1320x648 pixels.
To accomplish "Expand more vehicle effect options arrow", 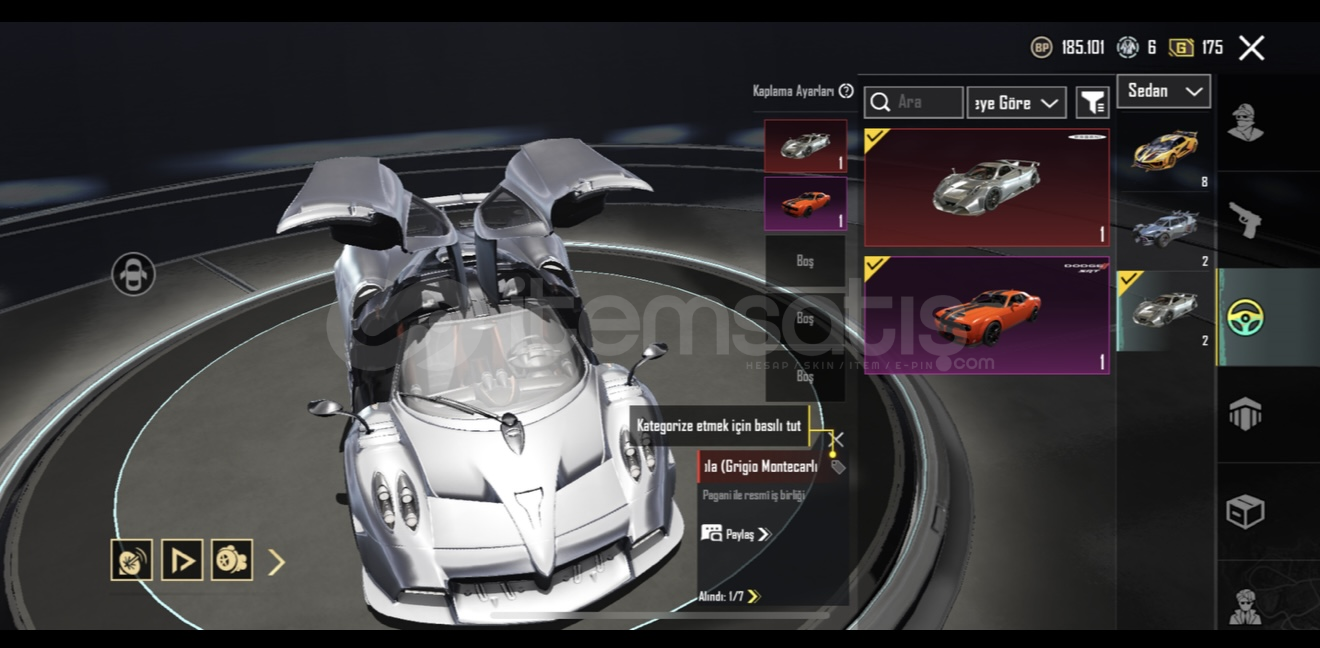I will pyautogui.click(x=277, y=562).
